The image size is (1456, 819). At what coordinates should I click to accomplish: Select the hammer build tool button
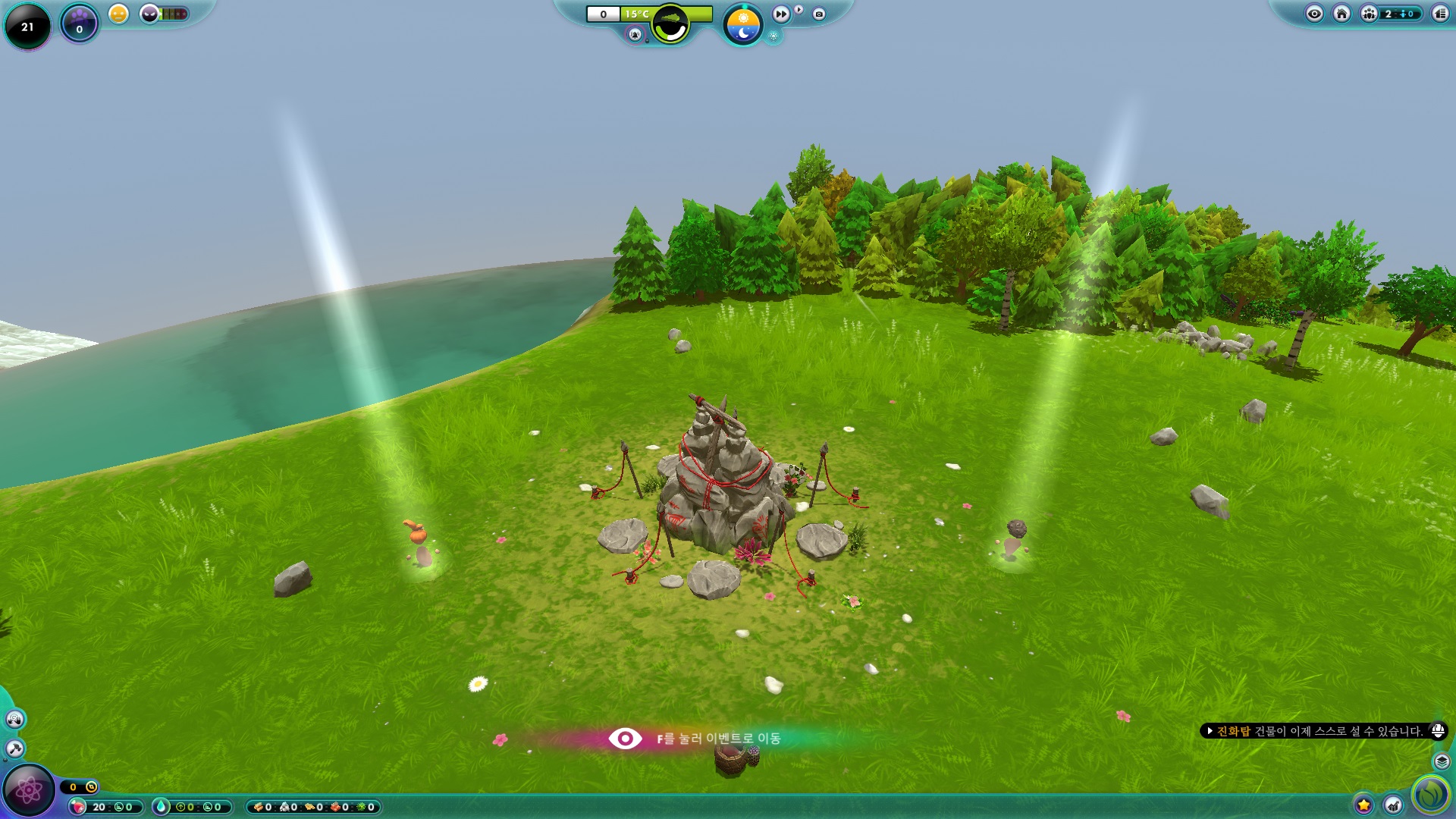(14, 748)
